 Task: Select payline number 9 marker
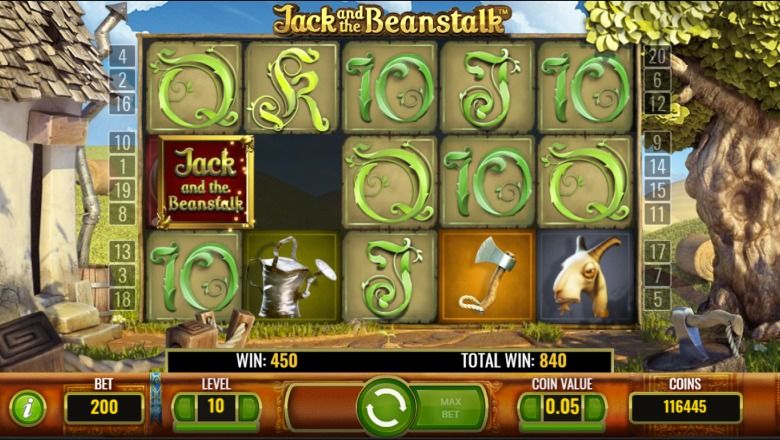click(656, 142)
